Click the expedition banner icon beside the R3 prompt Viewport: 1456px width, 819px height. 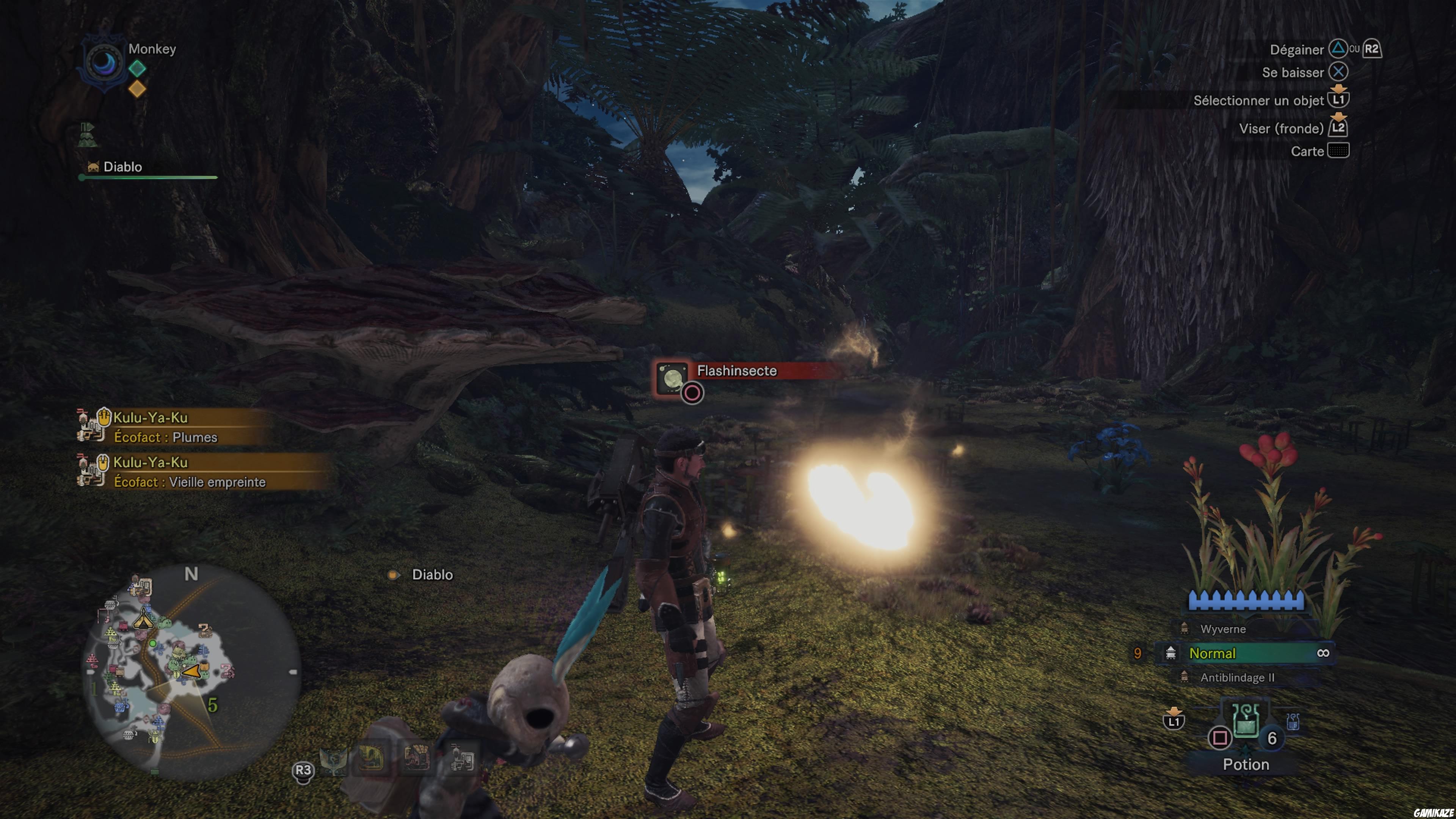tap(333, 761)
